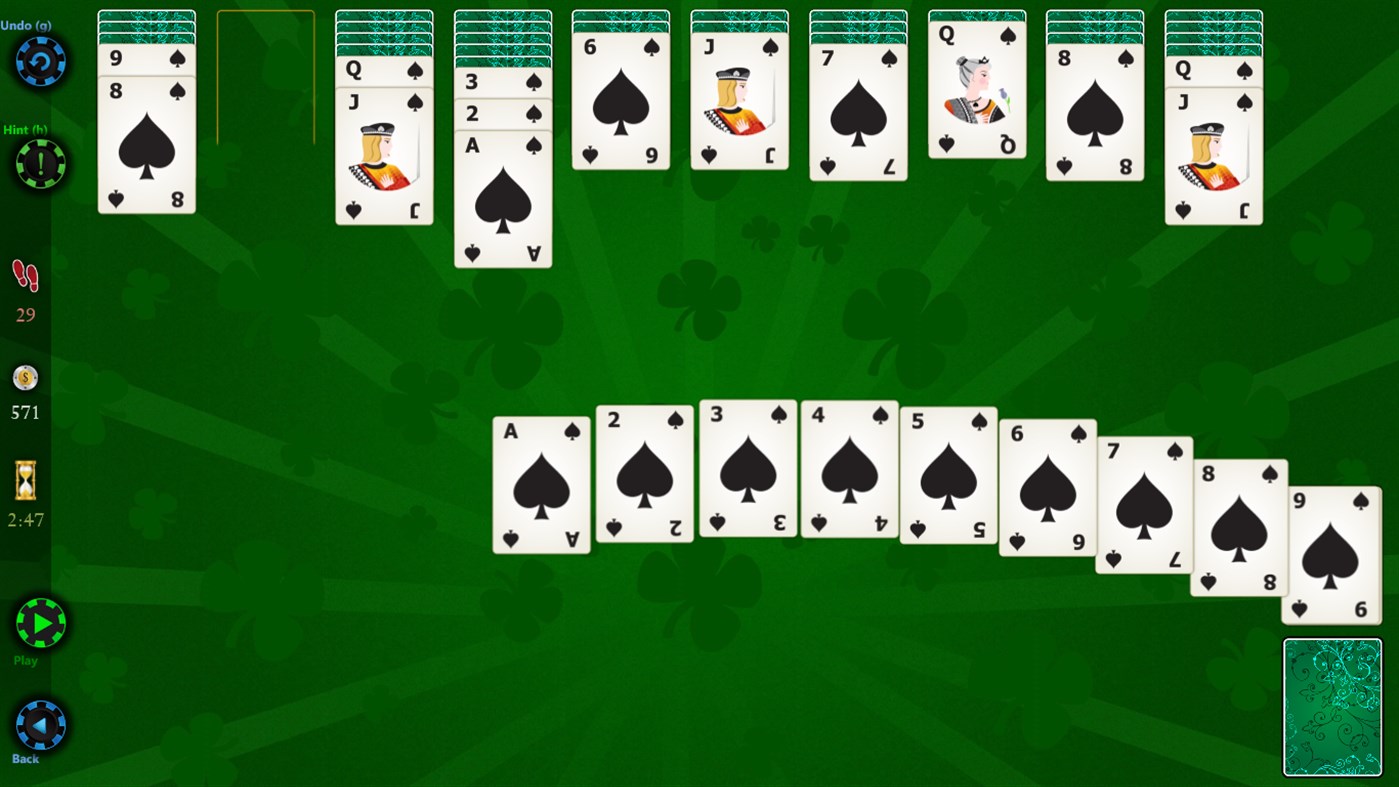This screenshot has height=787, width=1399.
Task: Click the empty tableau column slot
Action: coord(265,75)
